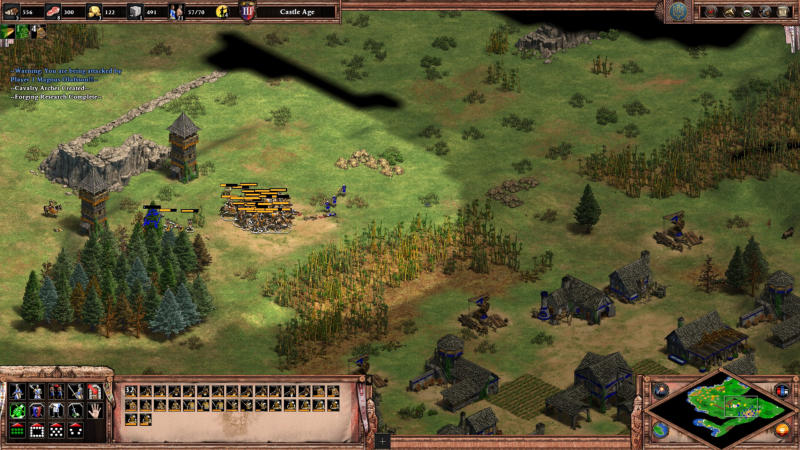Screen dimensions: 800x450
Task: Toggle the red and blue minimap mode button
Action: click(781, 389)
